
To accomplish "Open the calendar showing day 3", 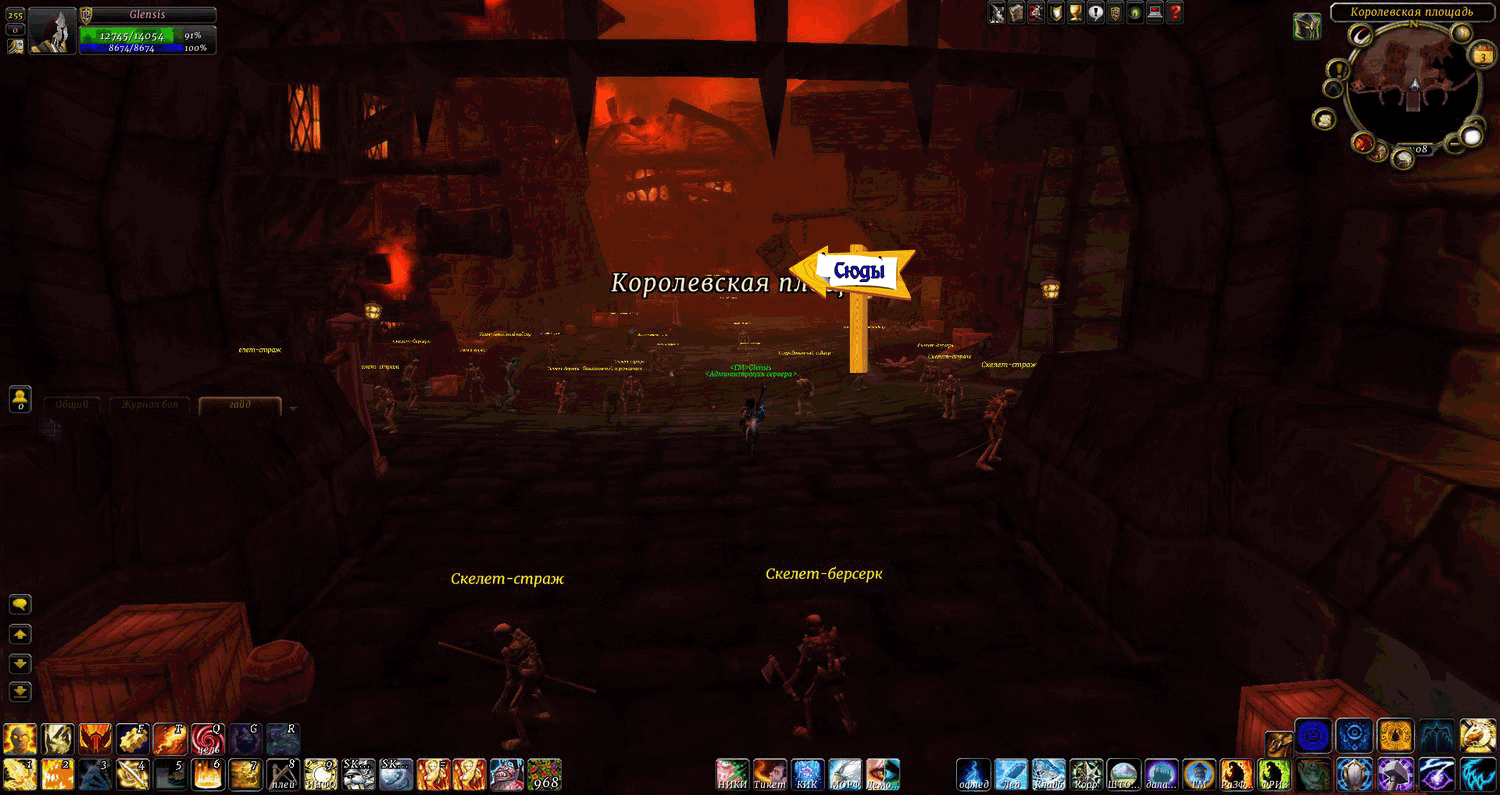I will click(1483, 57).
